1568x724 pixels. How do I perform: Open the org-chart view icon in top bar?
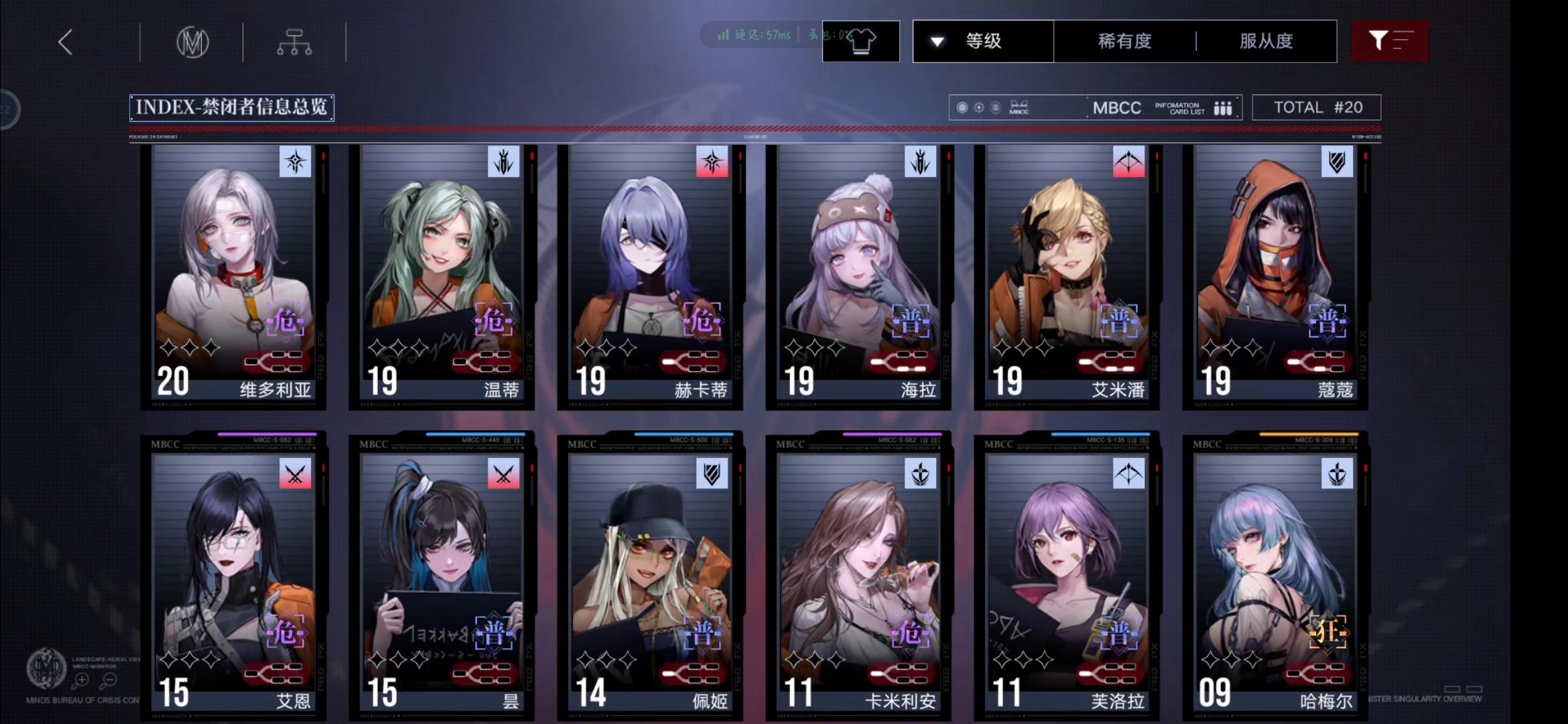pyautogui.click(x=293, y=41)
